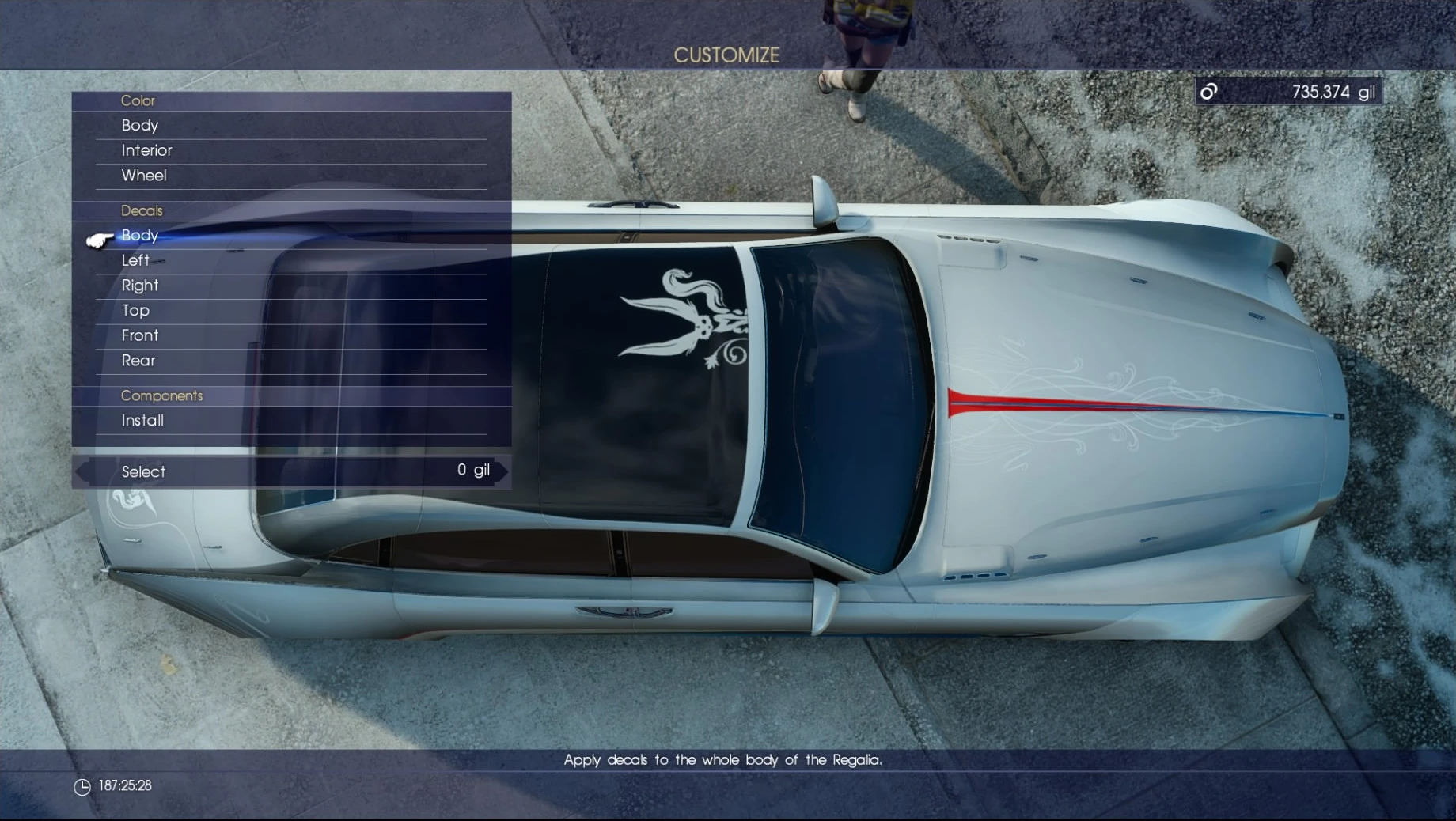This screenshot has height=821, width=1456.
Task: Select Body under the Decals section
Action: [x=140, y=235]
